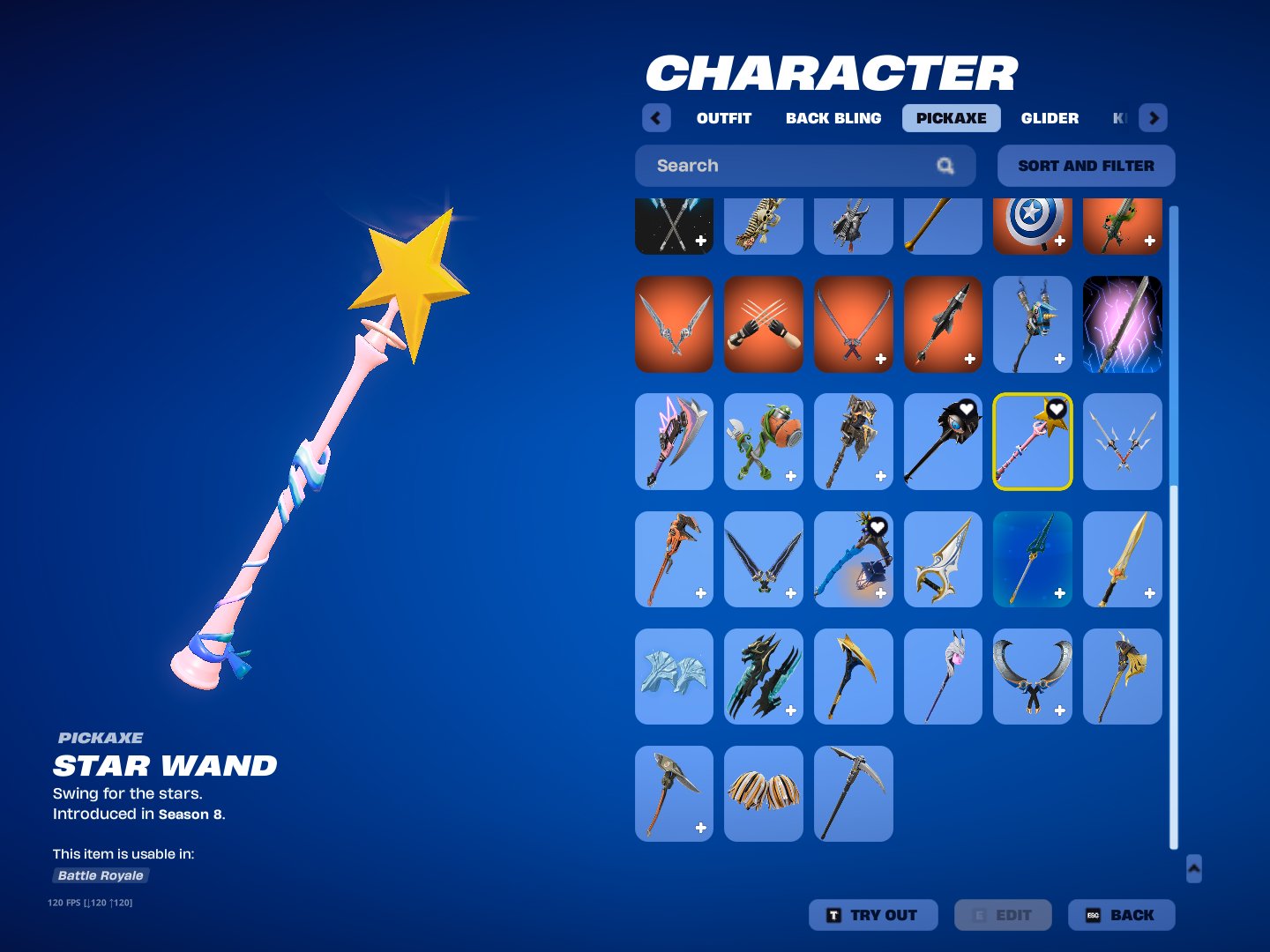This screenshot has height=952, width=1270.
Task: Select the crackling purple energy blade pickaxe
Action: pos(1122,324)
